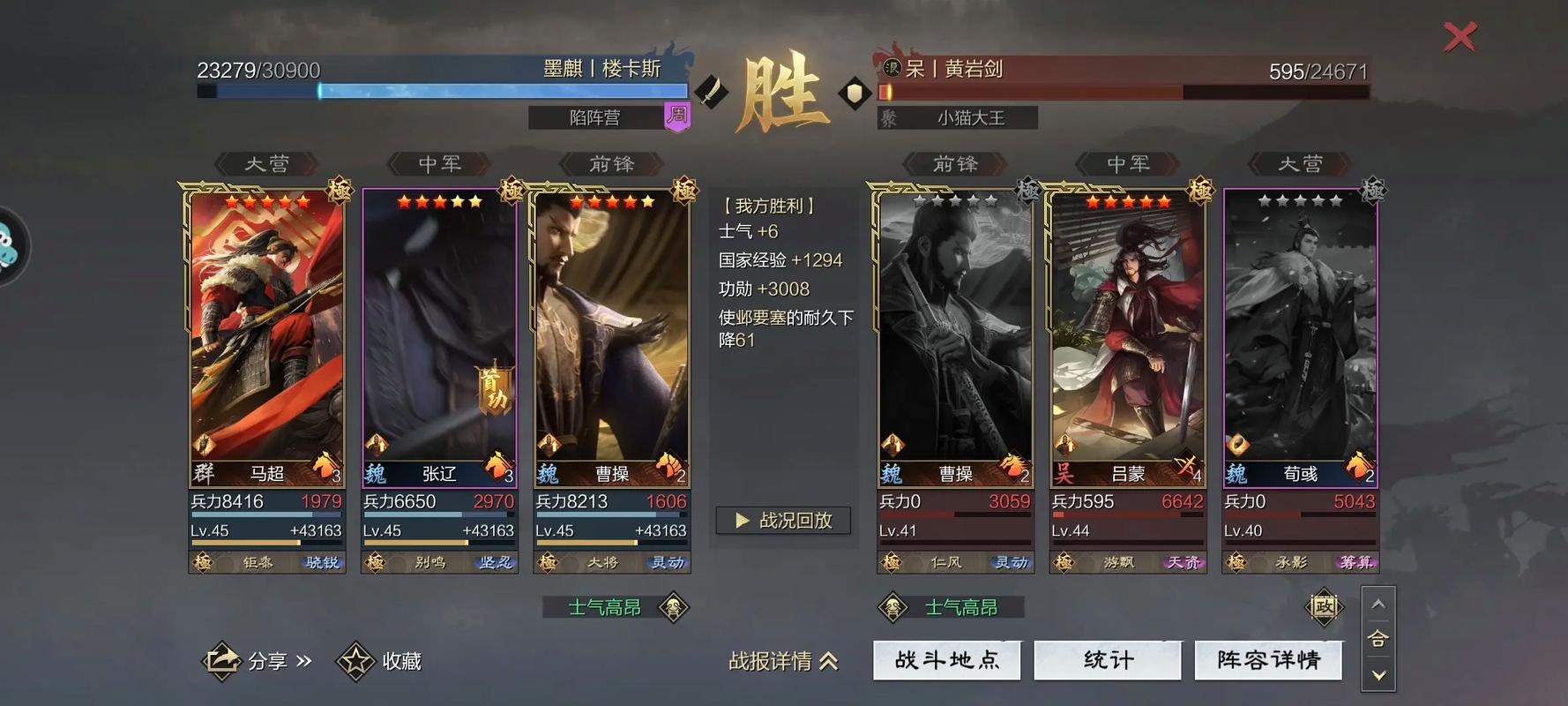Toggle the 合 control in the right sidebar
The height and width of the screenshot is (706, 1568).
tap(1378, 639)
